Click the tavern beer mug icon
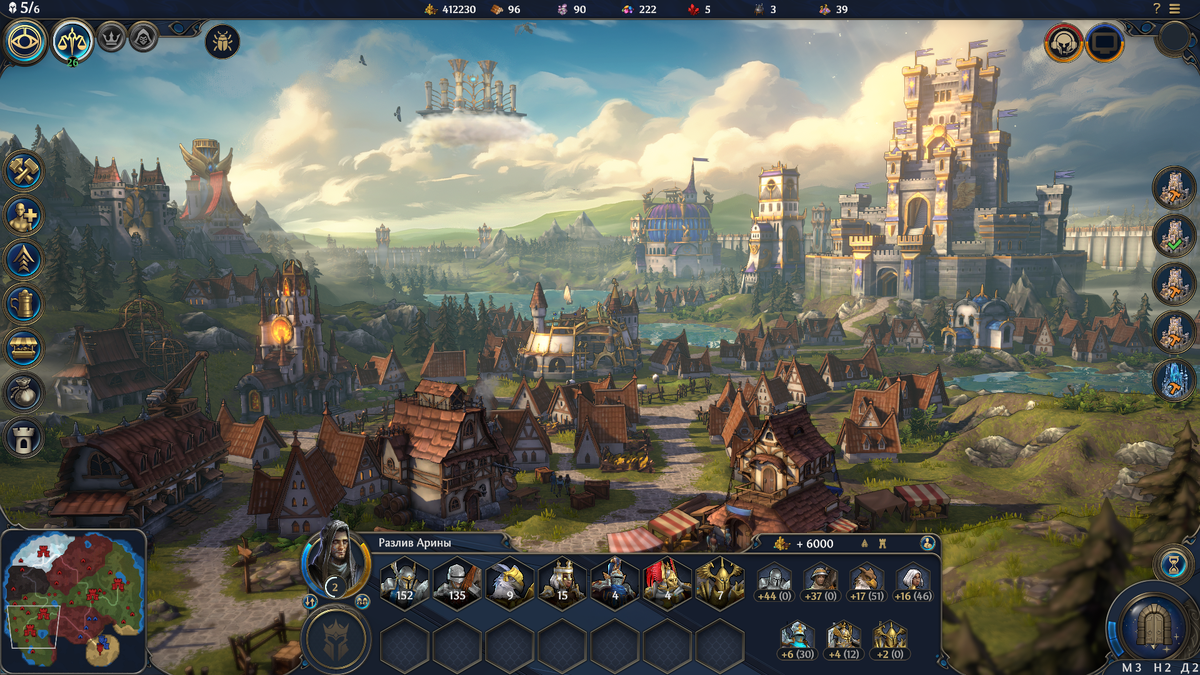Image resolution: width=1200 pixels, height=675 pixels. (x=24, y=304)
